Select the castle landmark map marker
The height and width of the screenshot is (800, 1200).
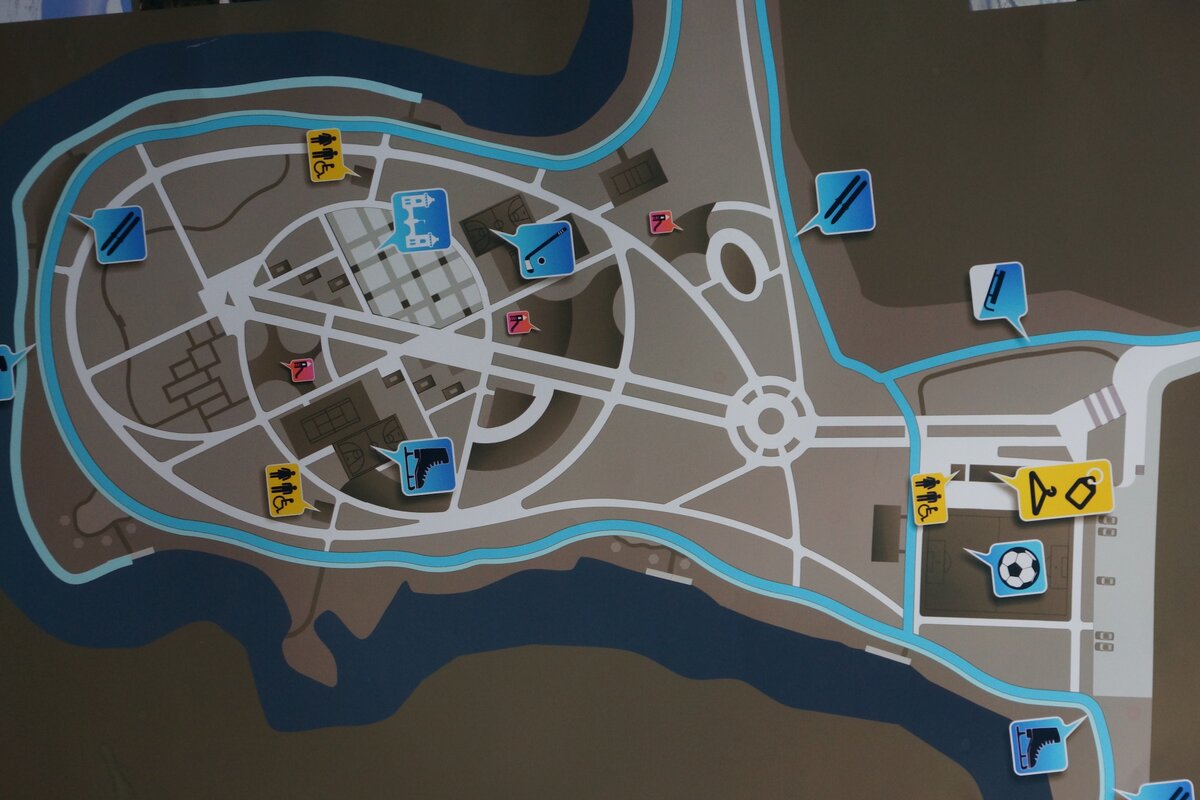pos(419,218)
